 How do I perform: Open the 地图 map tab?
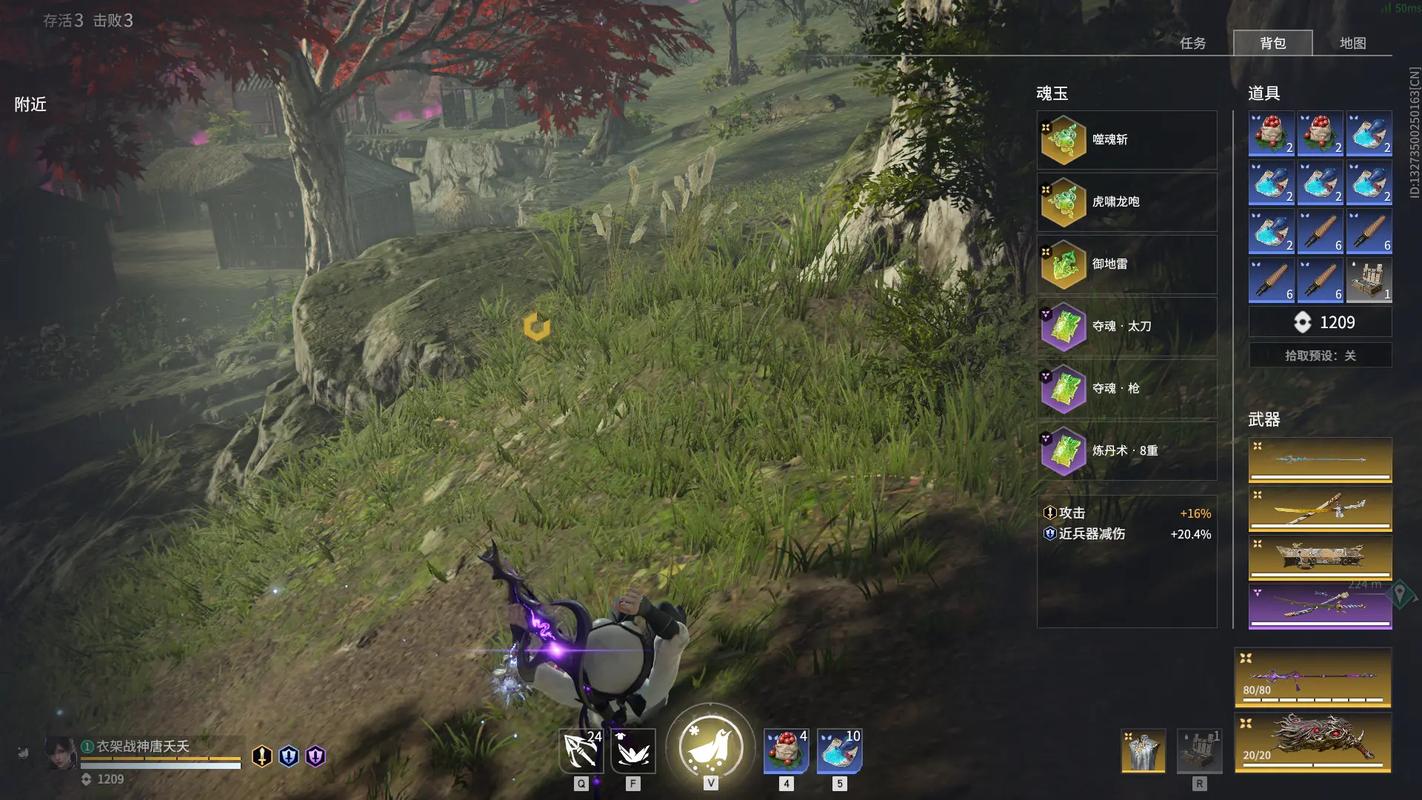pos(1353,43)
